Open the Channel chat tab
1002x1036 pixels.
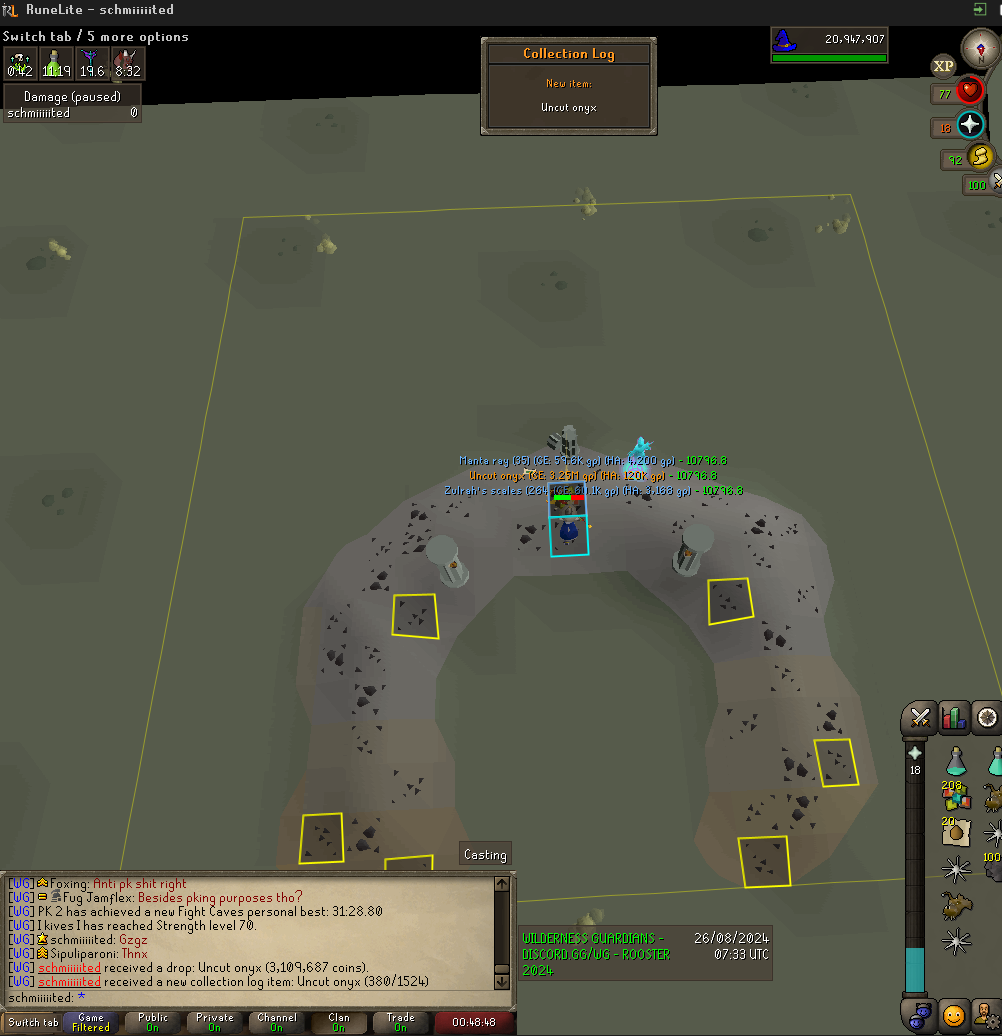coord(277,1022)
